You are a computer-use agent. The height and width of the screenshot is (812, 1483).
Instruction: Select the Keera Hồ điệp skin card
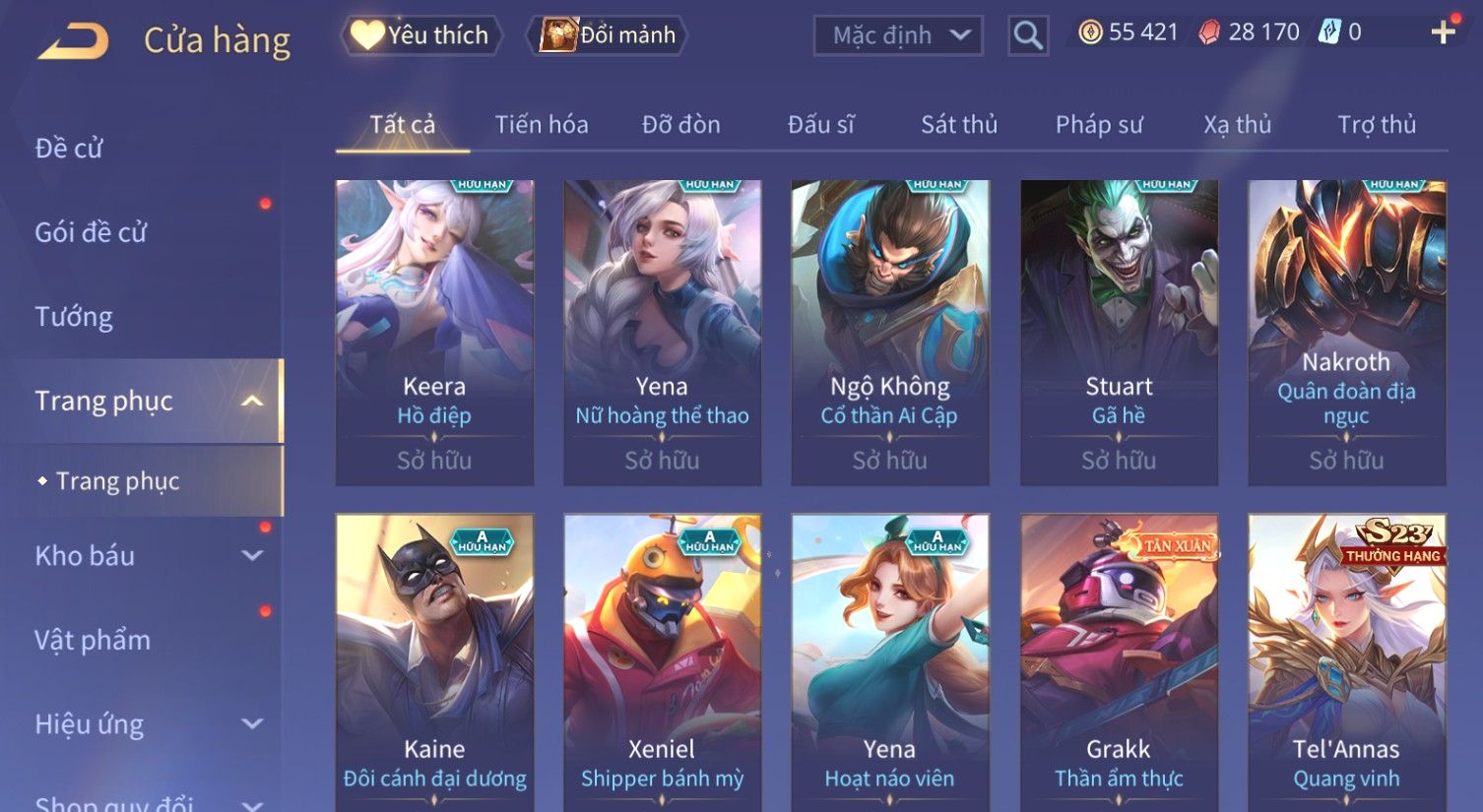click(x=434, y=332)
